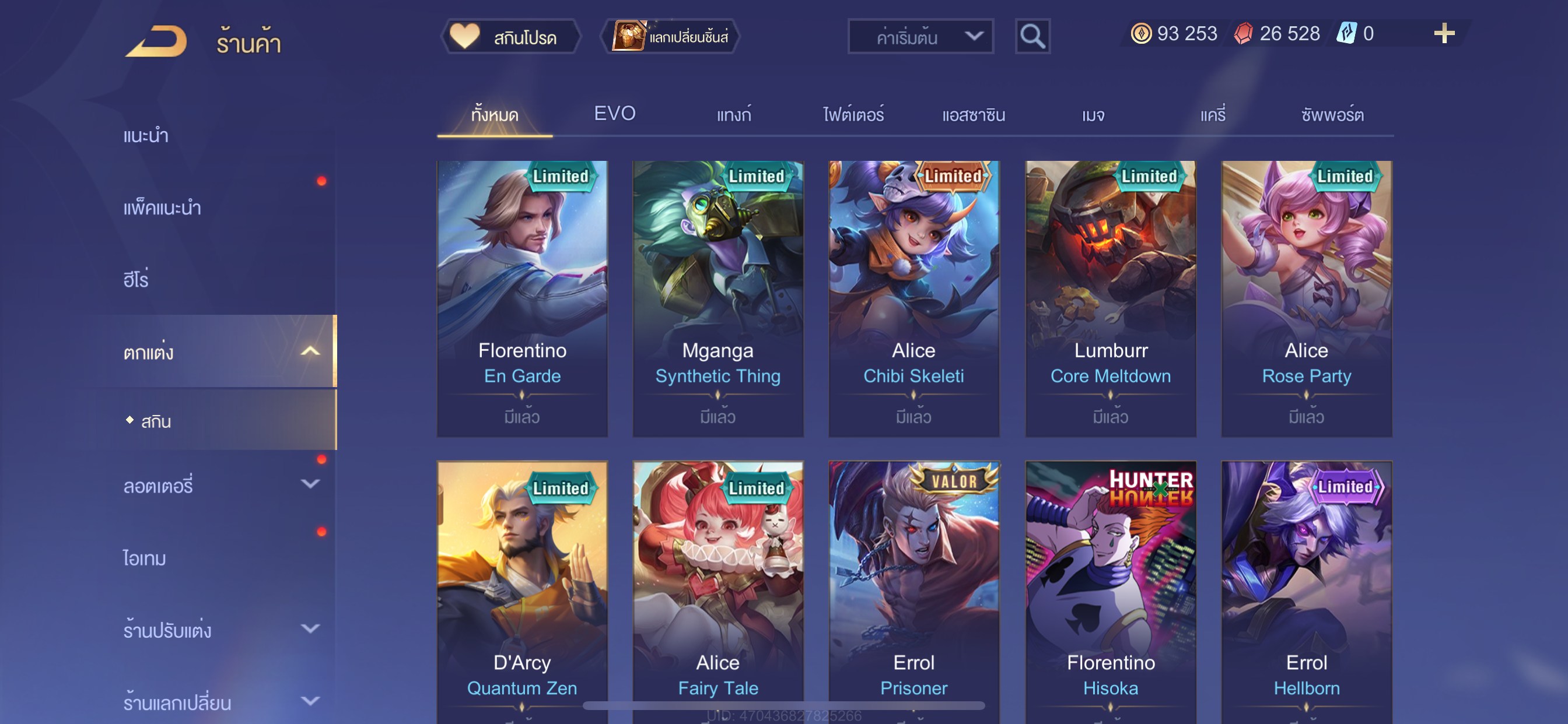Open the sort order dropdown
The width and height of the screenshot is (1568, 724).
click(x=920, y=37)
